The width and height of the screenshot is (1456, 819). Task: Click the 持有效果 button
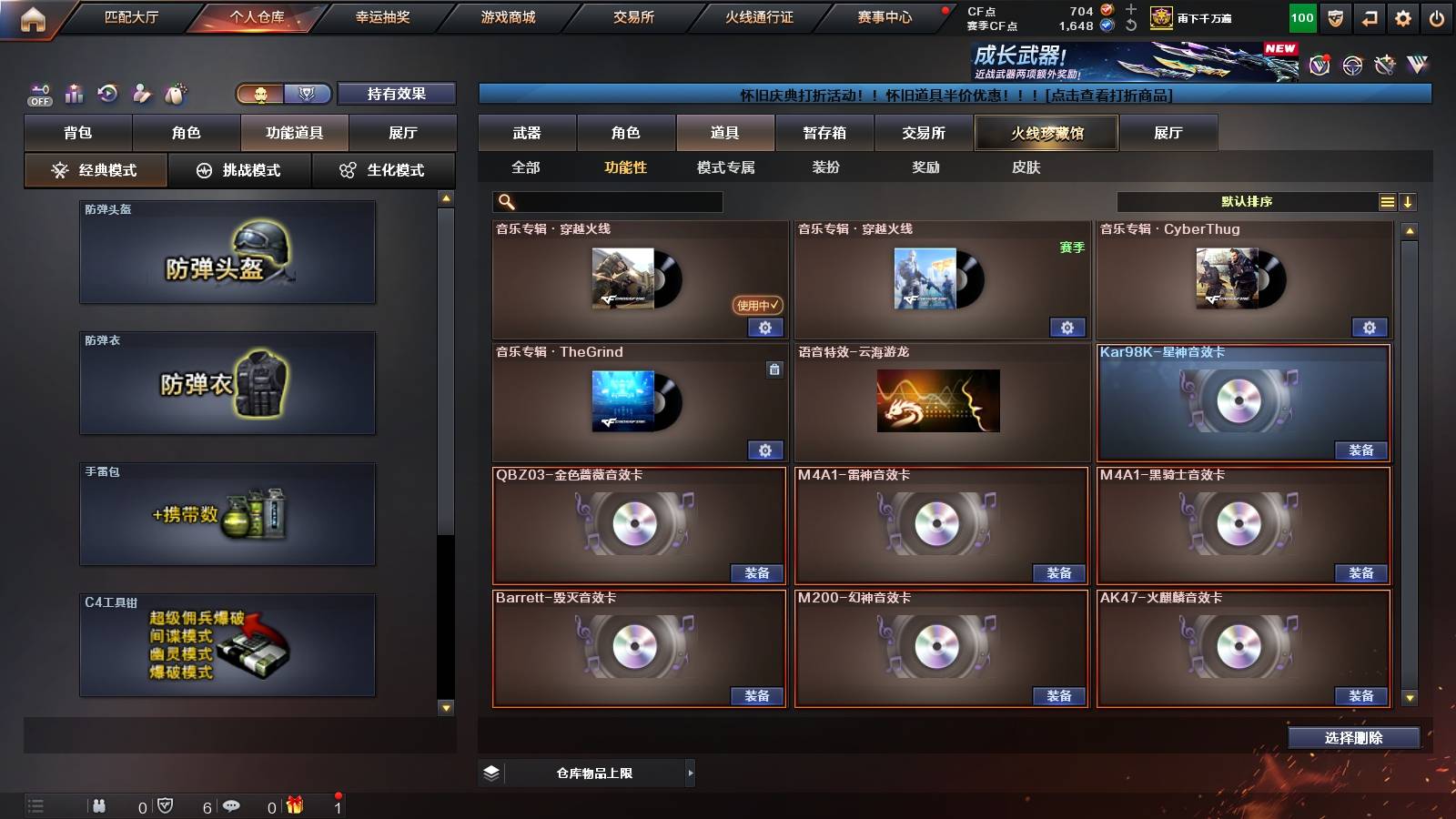[398, 94]
